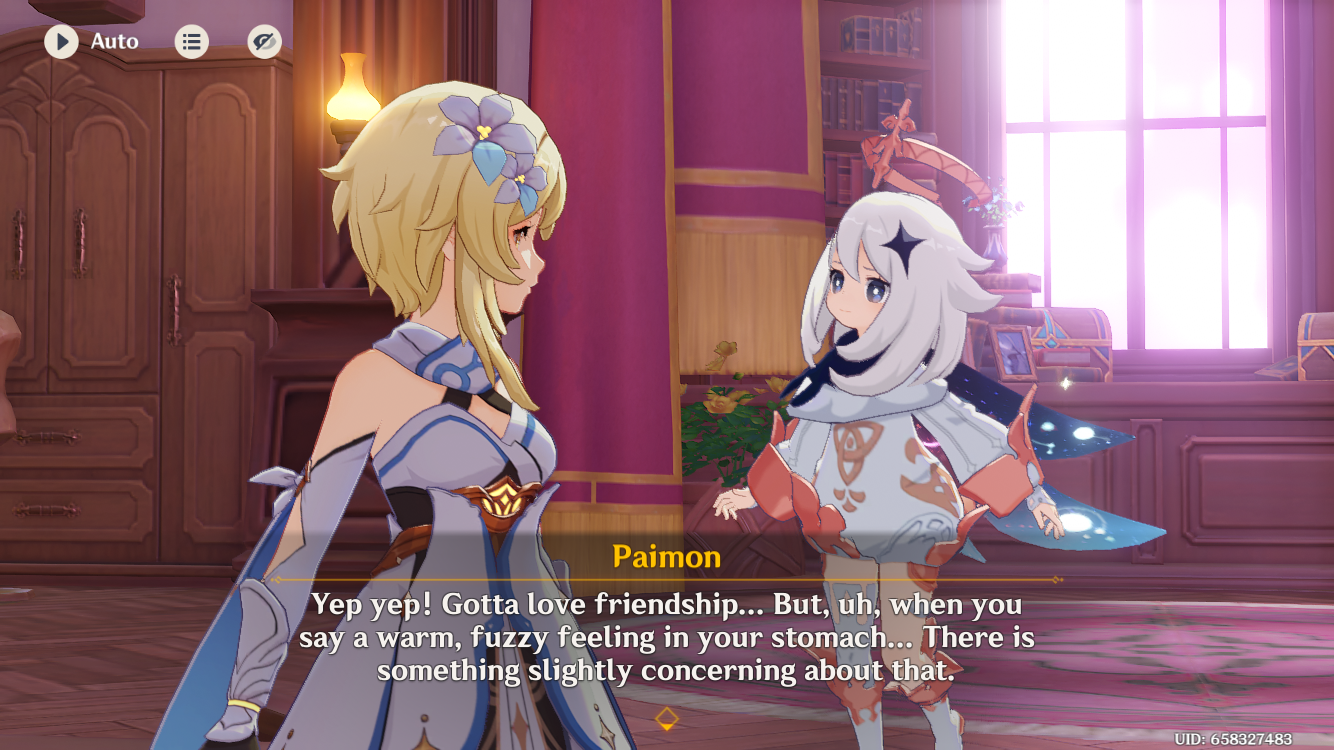Screen dimensions: 1334x750
Task: Click the Paimon speaker name label
Action: [668, 558]
